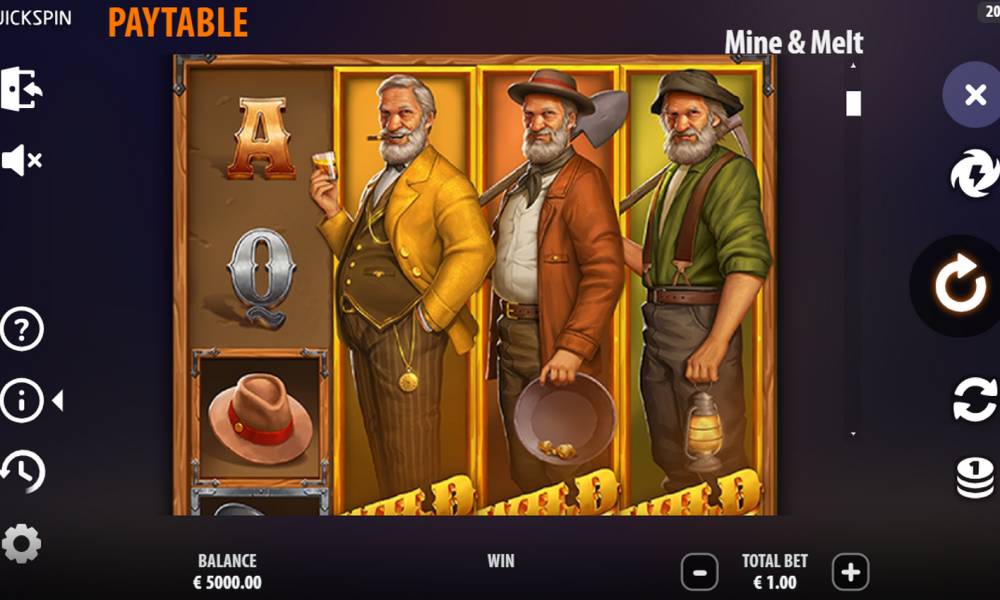Open the autoplay circular arrows button
This screenshot has height=600, width=1000.
pos(974,400)
